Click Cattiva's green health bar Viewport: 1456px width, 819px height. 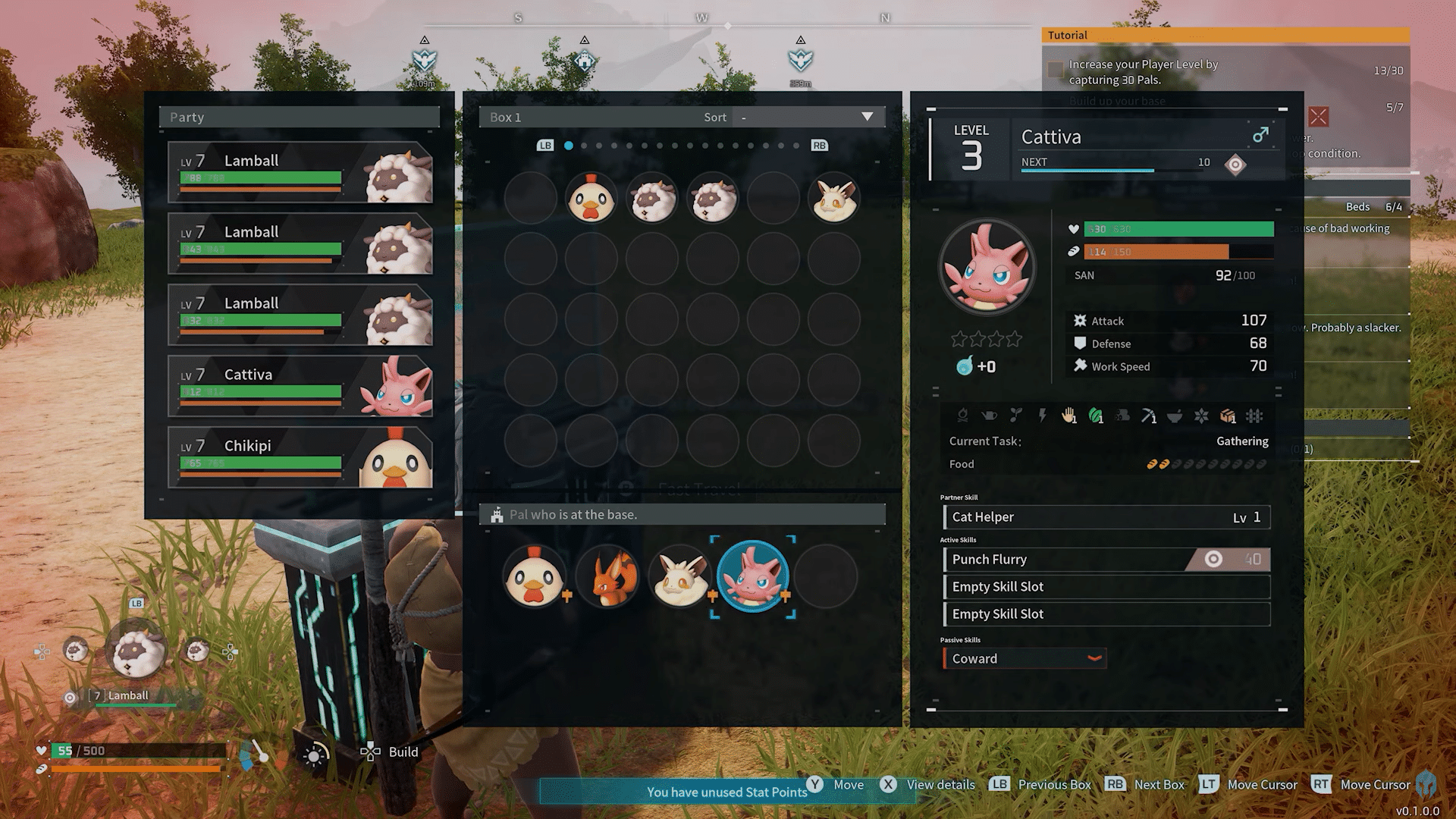pyautogui.click(x=1178, y=228)
